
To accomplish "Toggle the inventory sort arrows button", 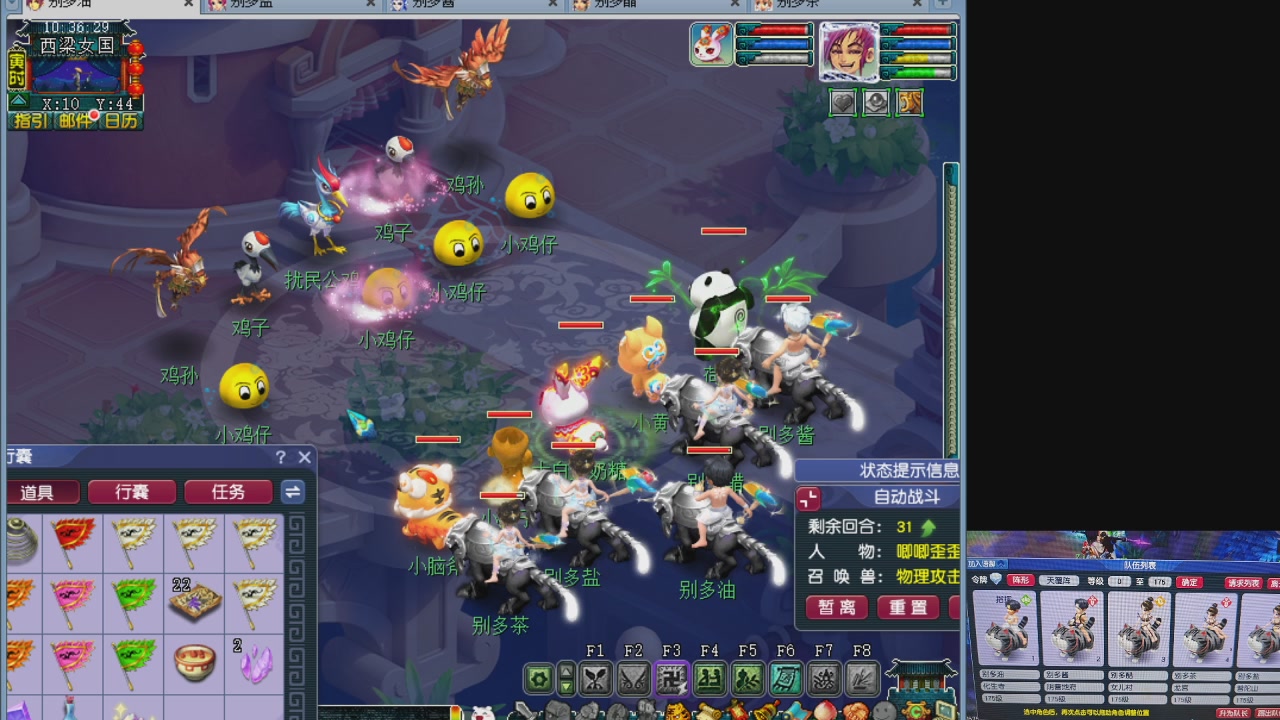I will tap(293, 491).
